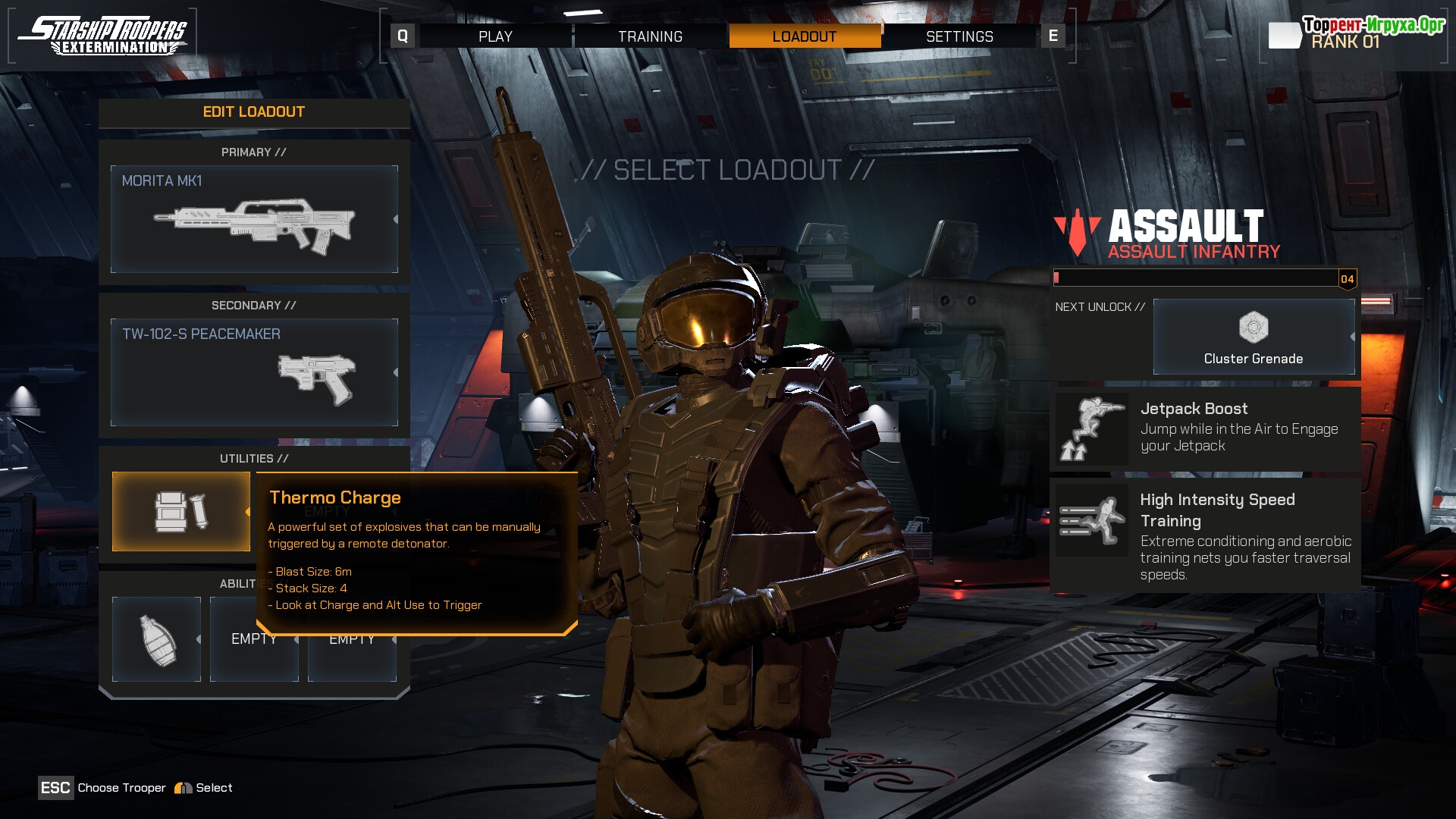Viewport: 1456px width, 819px height.
Task: Switch to the PLAY tab
Action: click(495, 36)
